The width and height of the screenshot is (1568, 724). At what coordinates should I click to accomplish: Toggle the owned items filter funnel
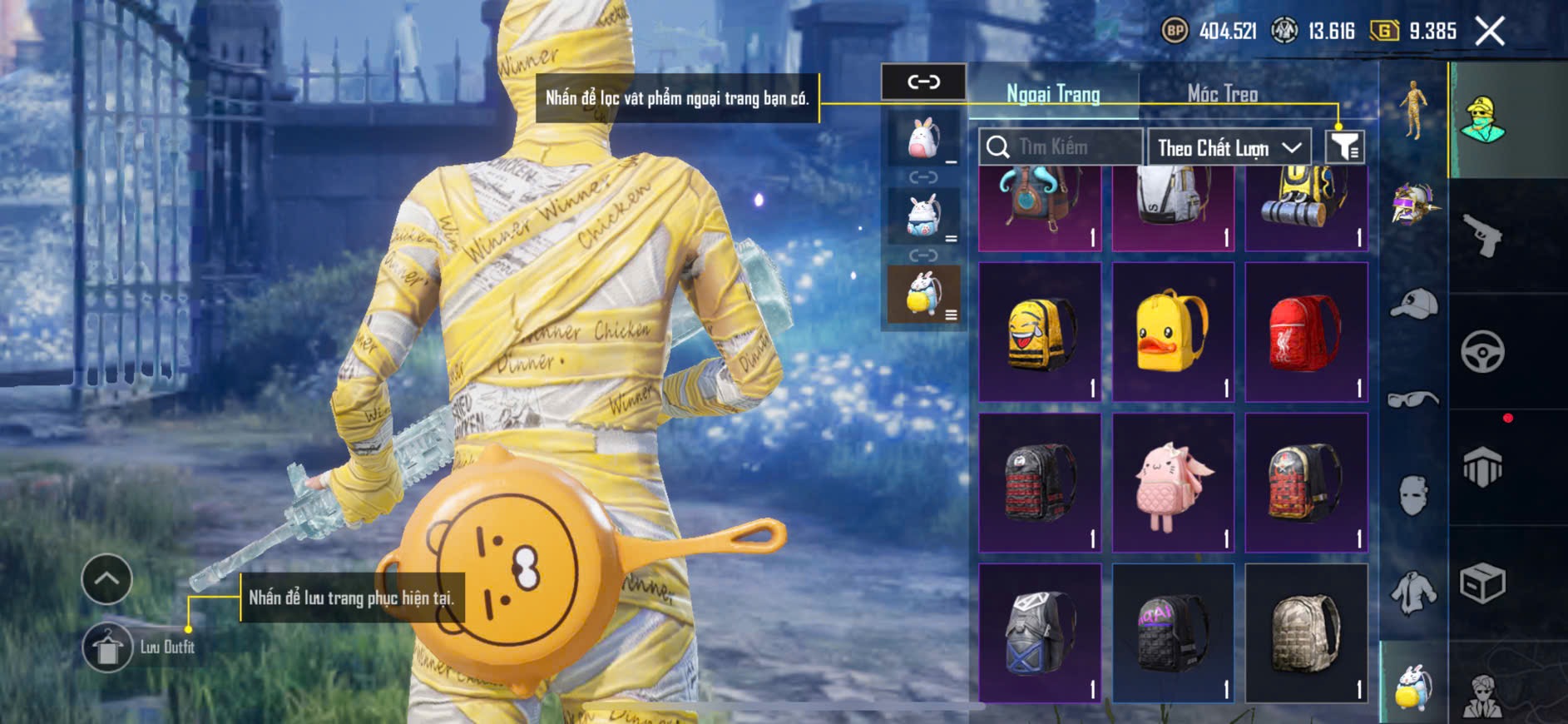pyautogui.click(x=1344, y=147)
